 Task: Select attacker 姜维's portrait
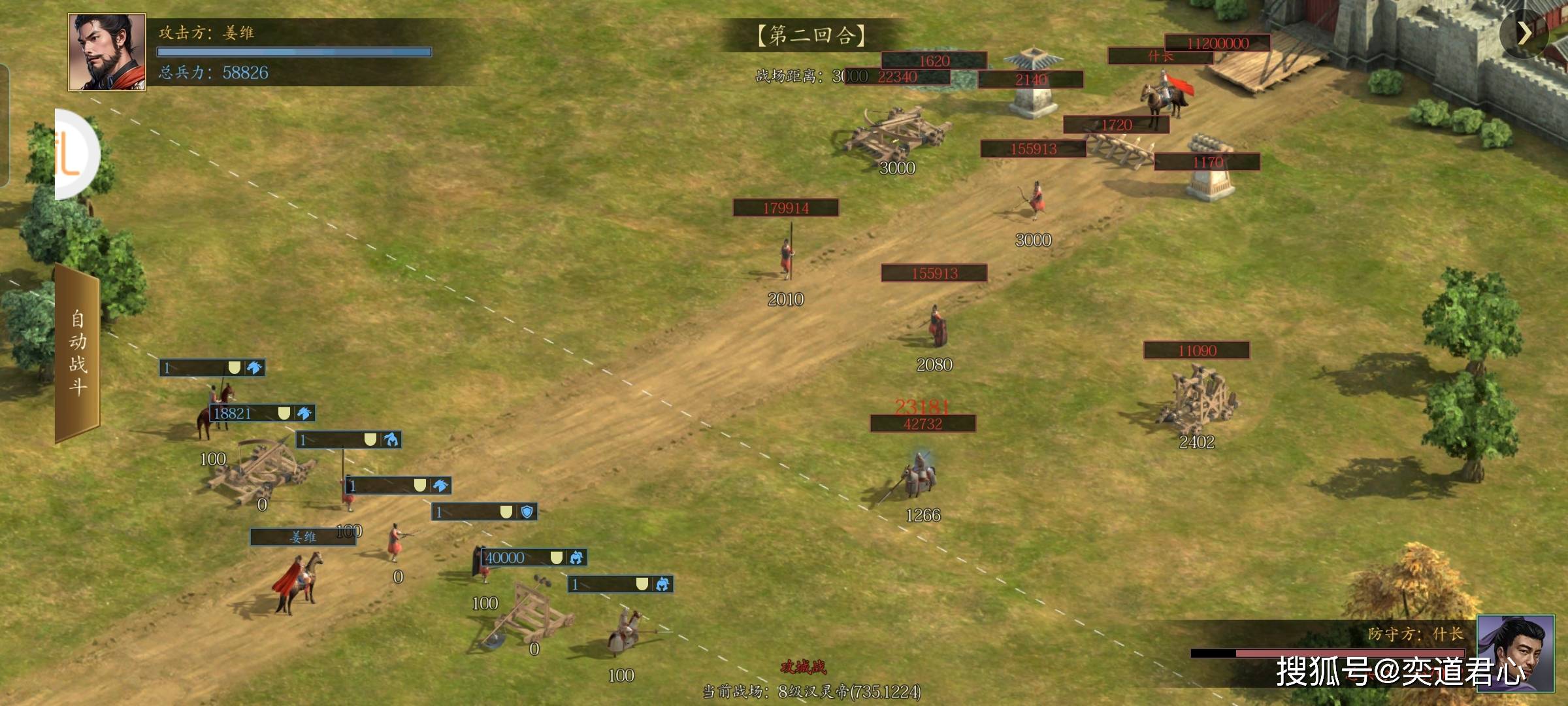pos(107,52)
